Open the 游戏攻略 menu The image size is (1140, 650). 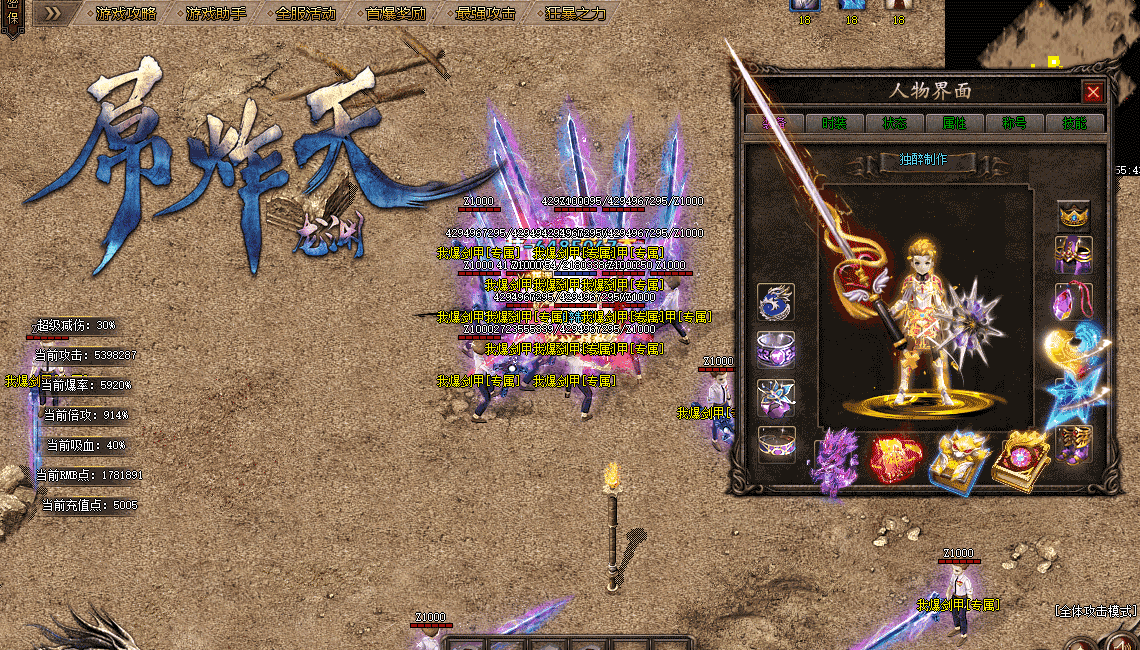point(125,13)
